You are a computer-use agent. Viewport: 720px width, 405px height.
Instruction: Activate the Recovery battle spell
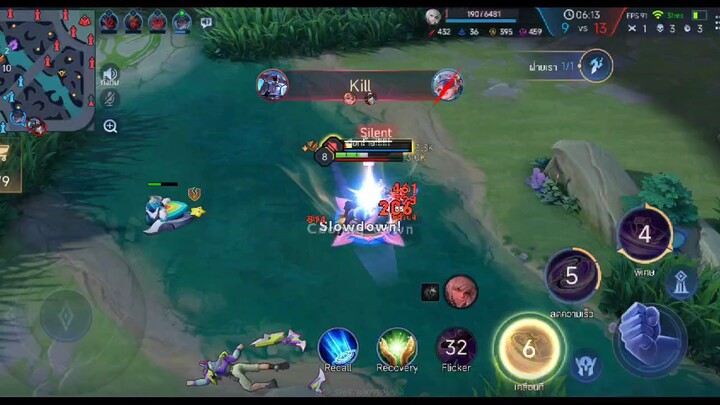pos(397,348)
